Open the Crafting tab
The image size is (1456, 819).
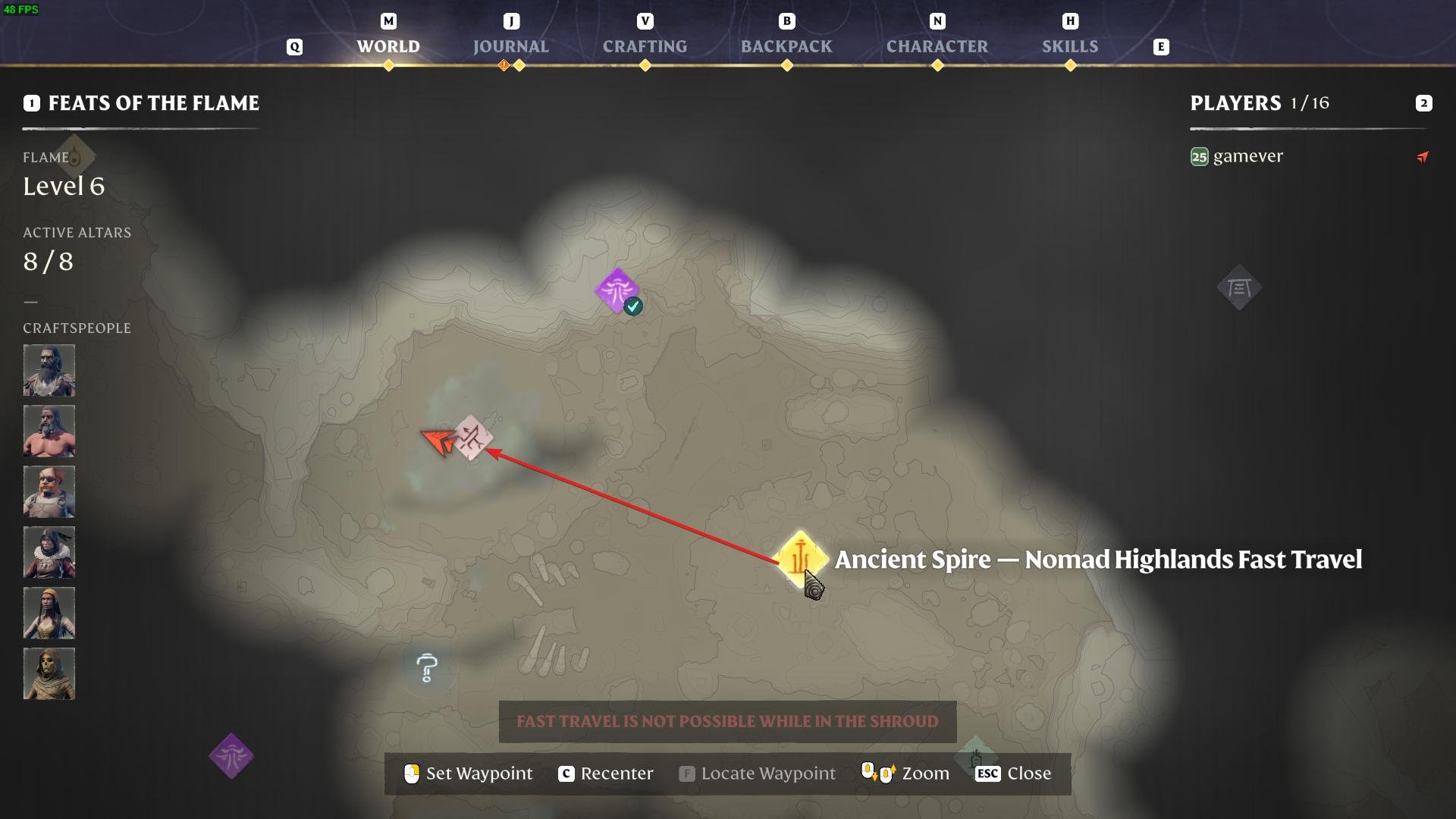[645, 46]
